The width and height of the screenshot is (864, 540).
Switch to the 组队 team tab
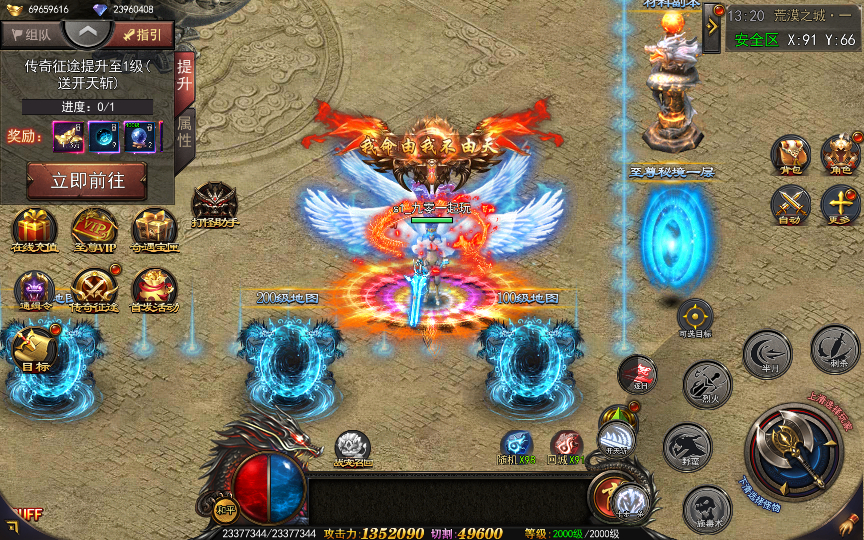point(32,34)
